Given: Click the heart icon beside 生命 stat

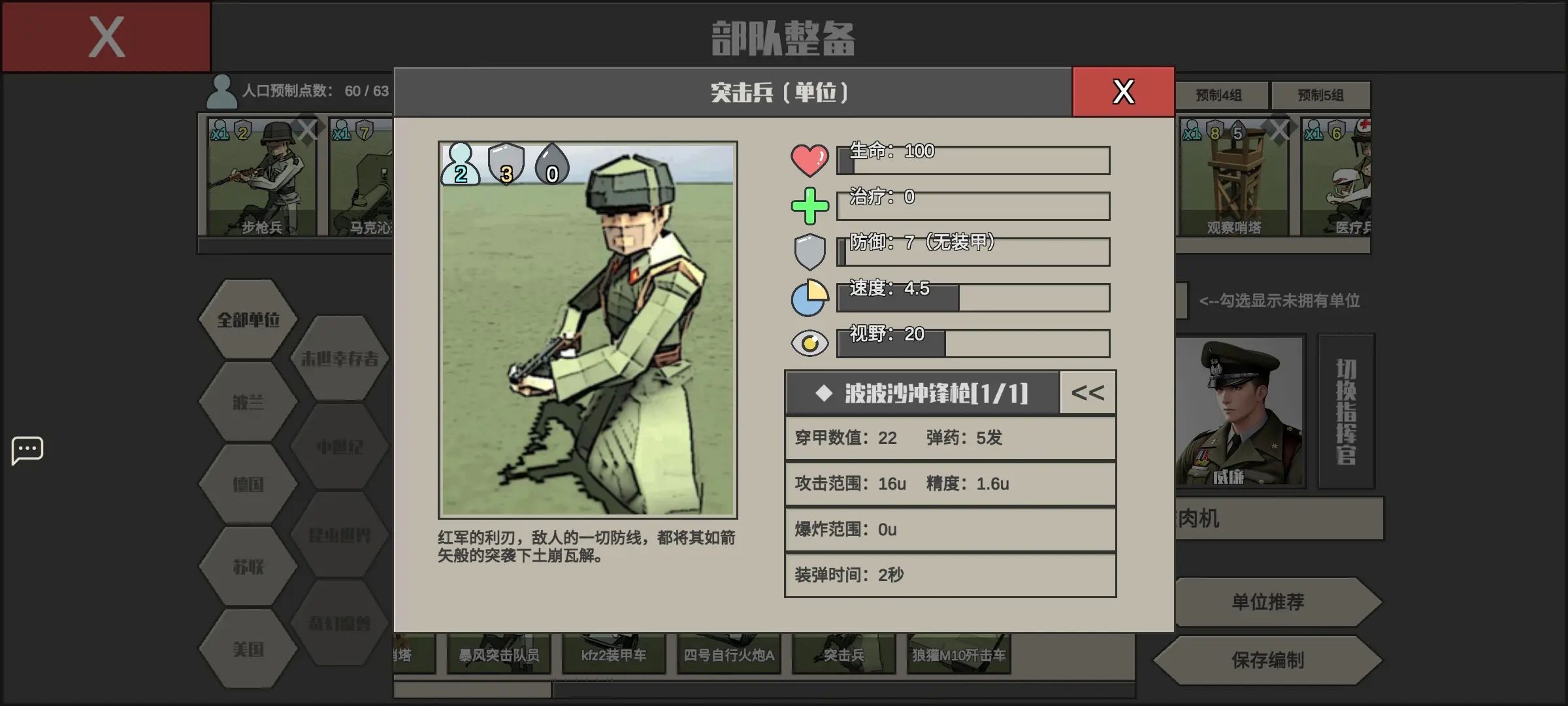Looking at the screenshot, I should (x=810, y=159).
